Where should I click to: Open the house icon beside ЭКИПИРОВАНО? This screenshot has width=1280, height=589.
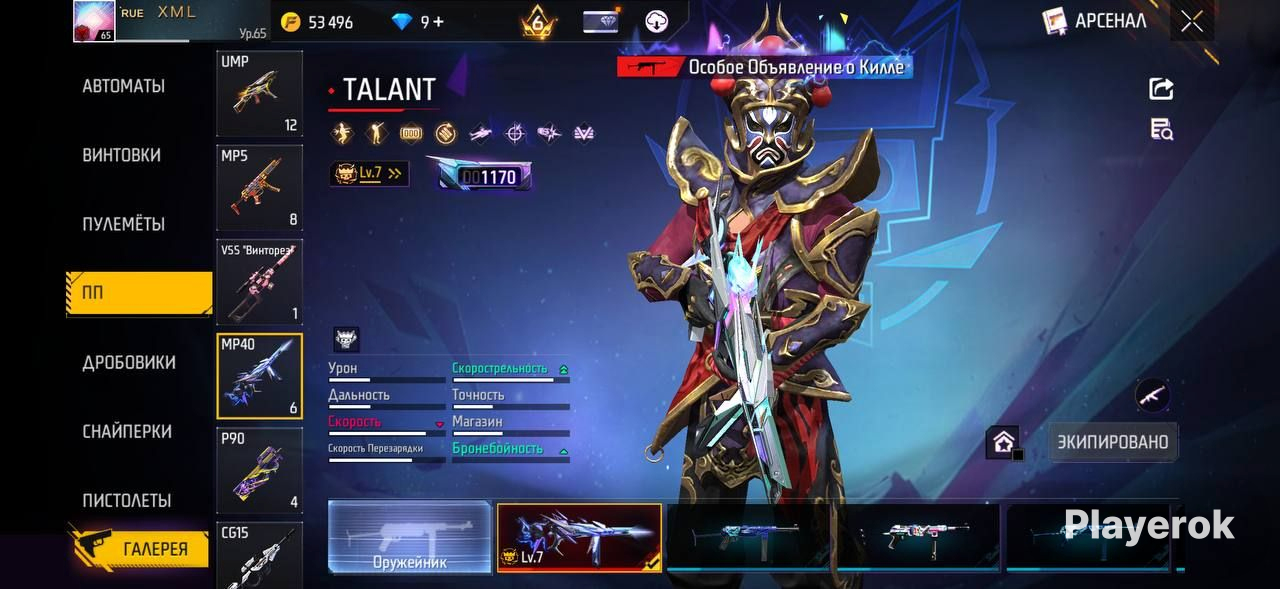pos(1003,442)
